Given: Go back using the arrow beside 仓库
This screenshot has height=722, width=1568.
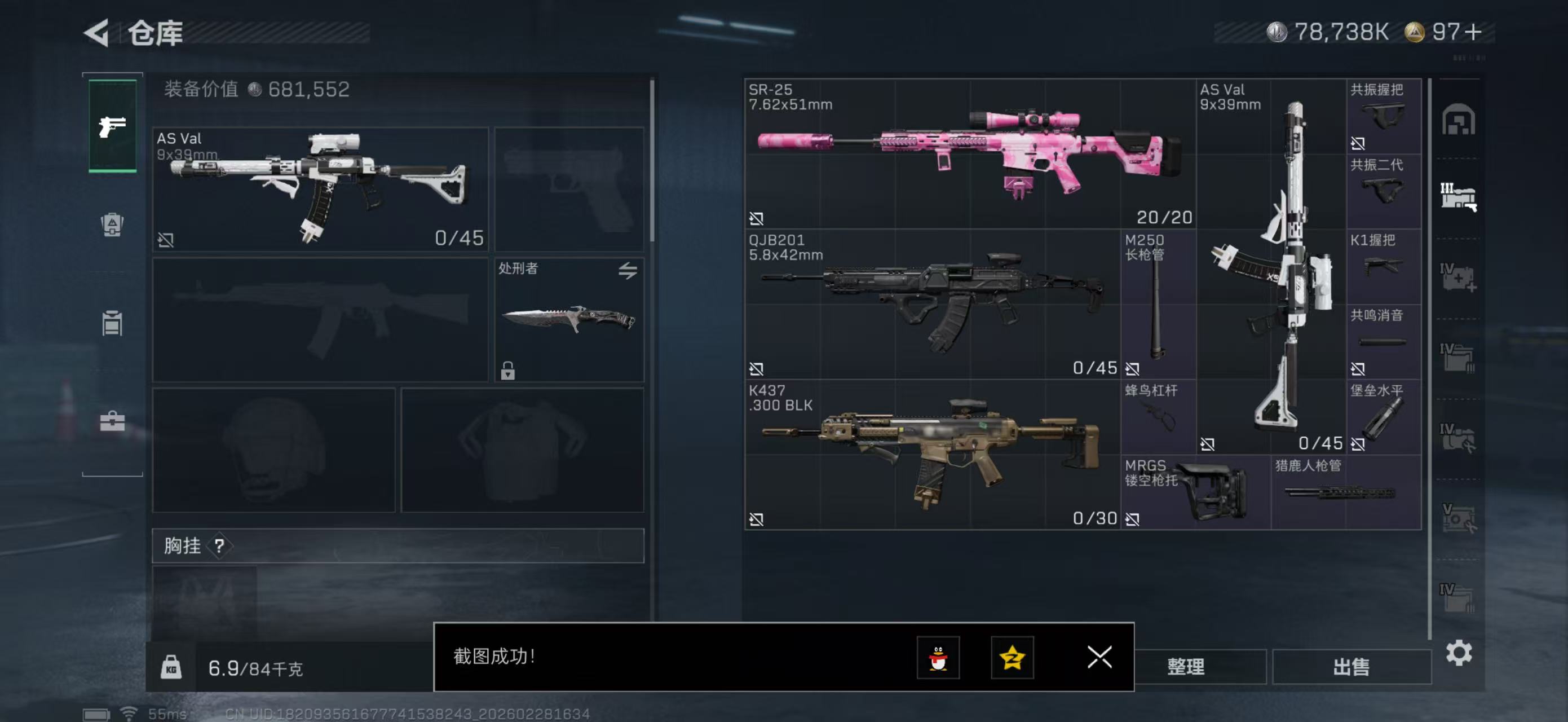Looking at the screenshot, I should point(96,32).
